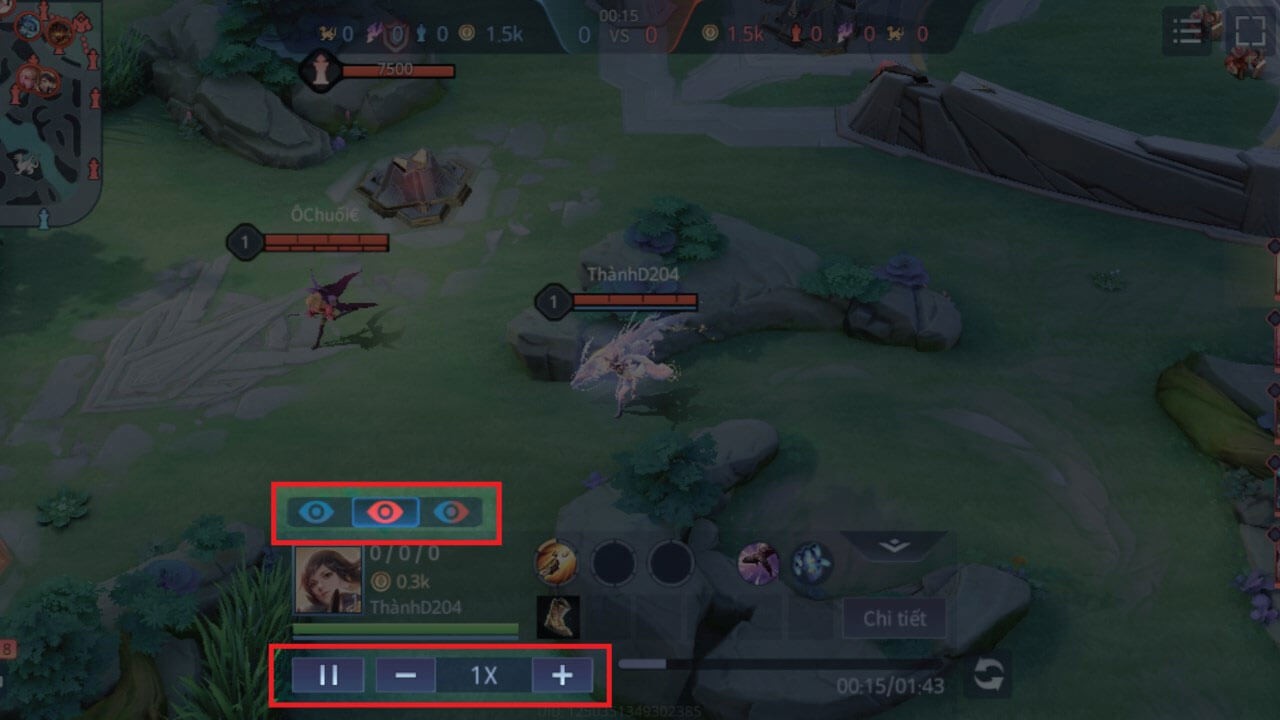Viewport: 1280px width, 720px height.
Task: Increase the replay speed with plus
Action: point(562,676)
